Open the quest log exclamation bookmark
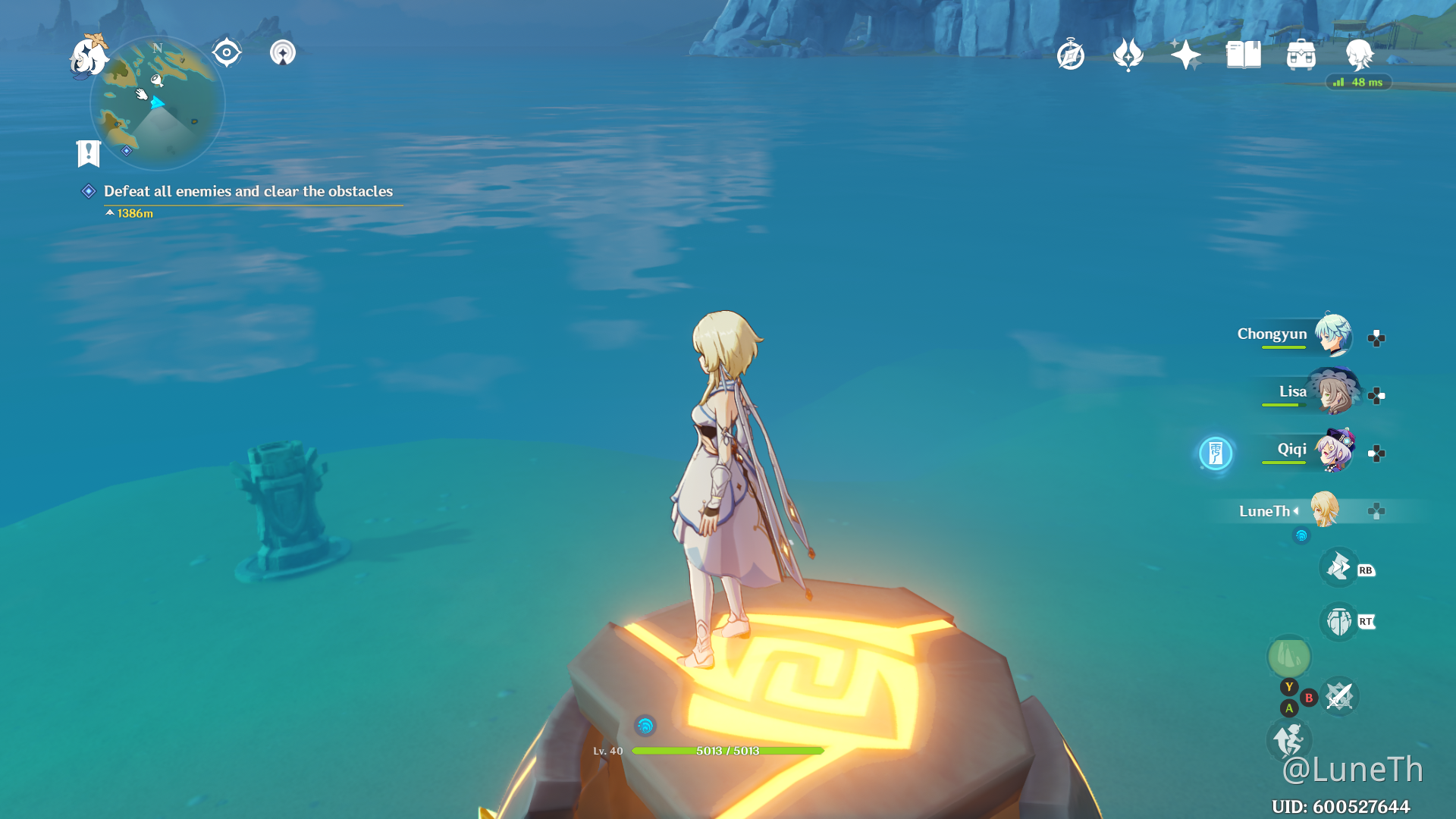1456x819 pixels. pos(89,153)
